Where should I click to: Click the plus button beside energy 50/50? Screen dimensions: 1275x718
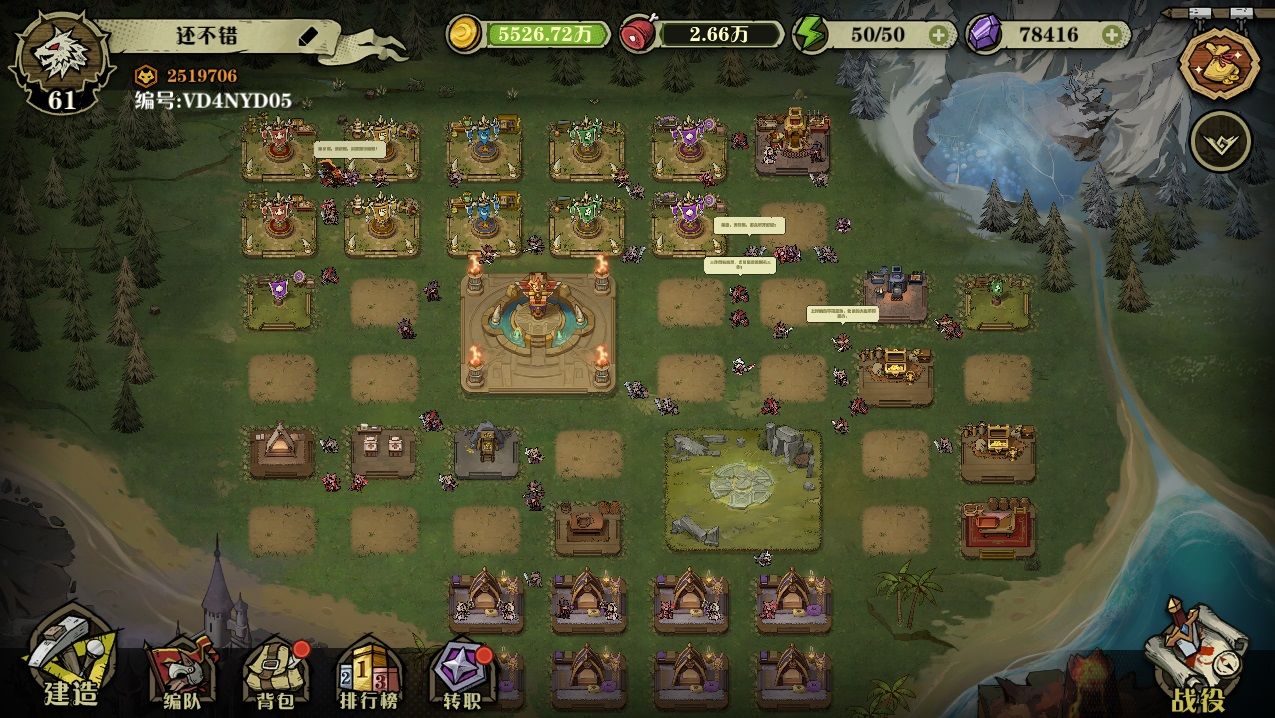[938, 35]
